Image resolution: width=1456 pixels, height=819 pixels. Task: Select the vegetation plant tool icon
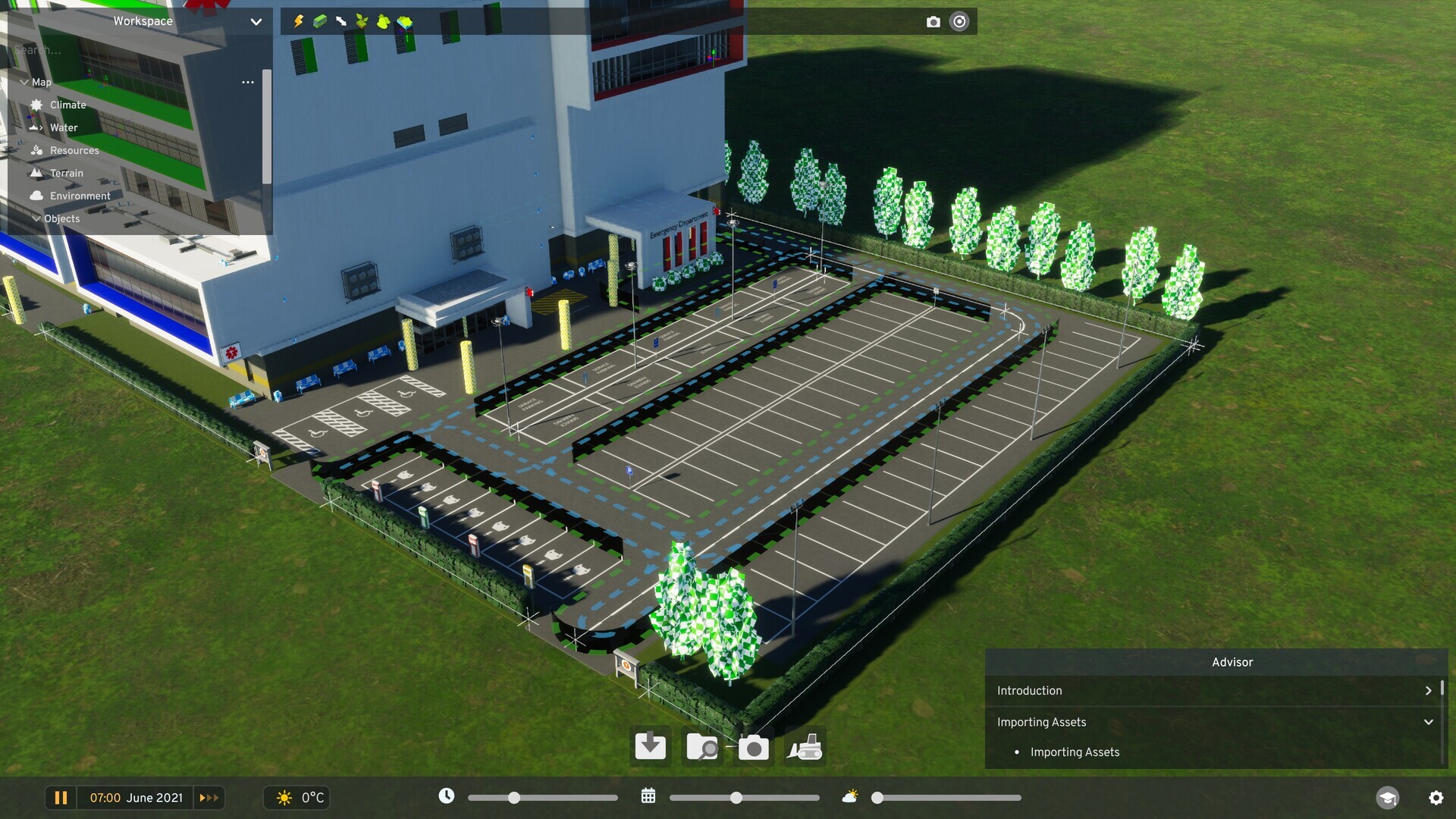362,21
